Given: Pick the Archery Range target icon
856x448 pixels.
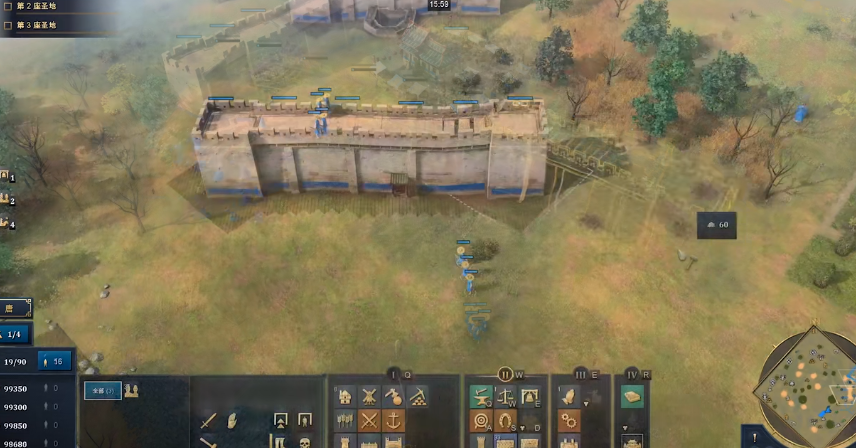Looking at the screenshot, I should 482,420.
